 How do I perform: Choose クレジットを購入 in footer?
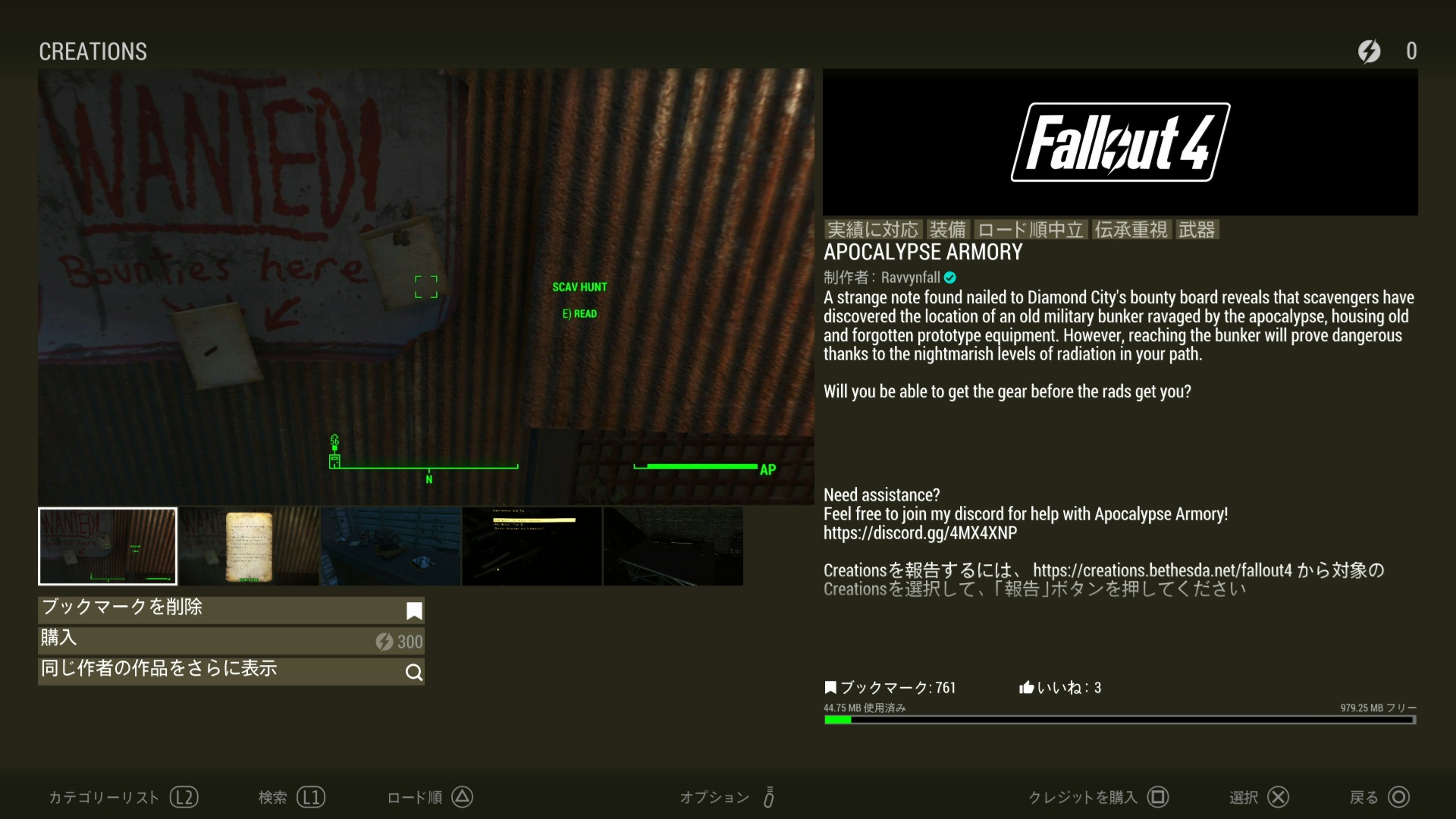pos(1097,797)
